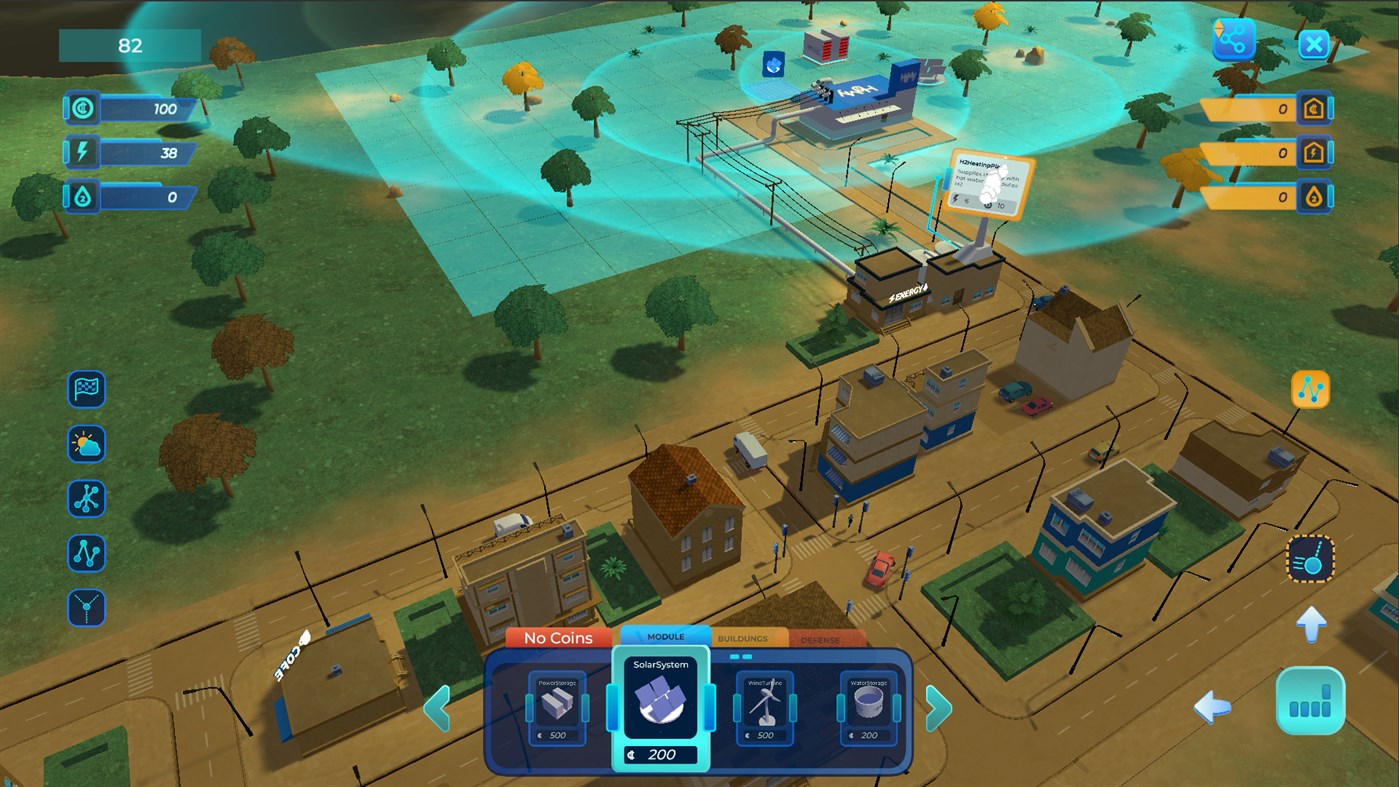This screenshot has height=787, width=1399.
Task: Toggle the second page indicator dot above modules
Action: [x=747, y=657]
